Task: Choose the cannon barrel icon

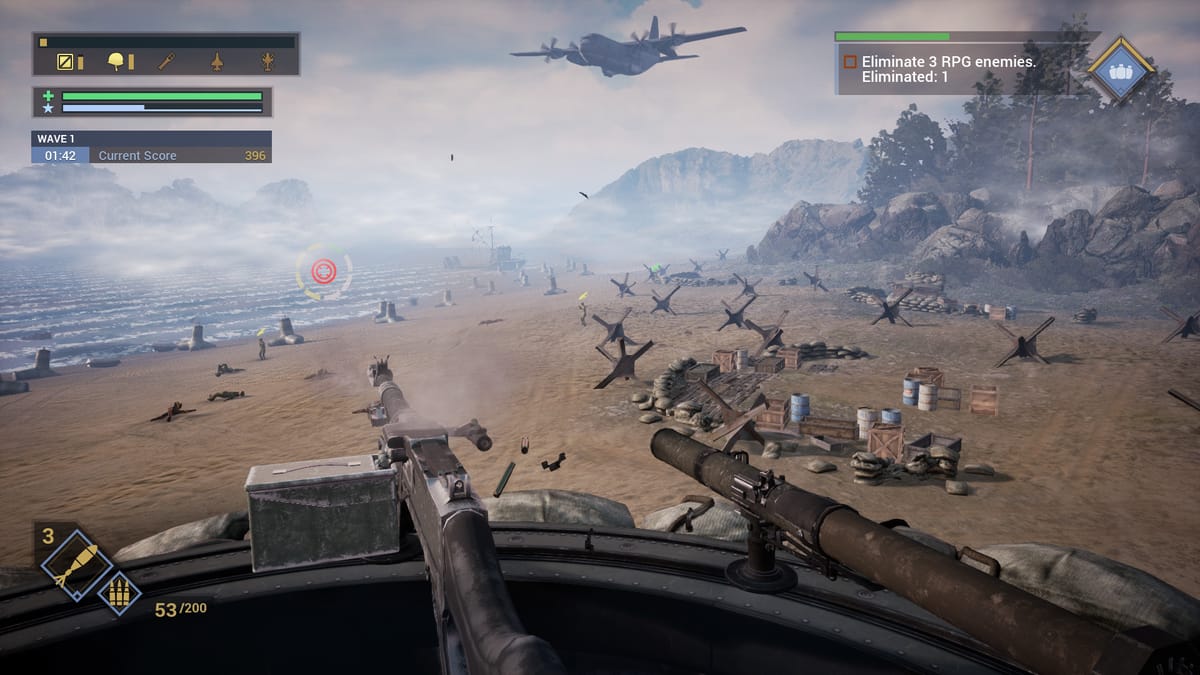Action: (x=167, y=62)
